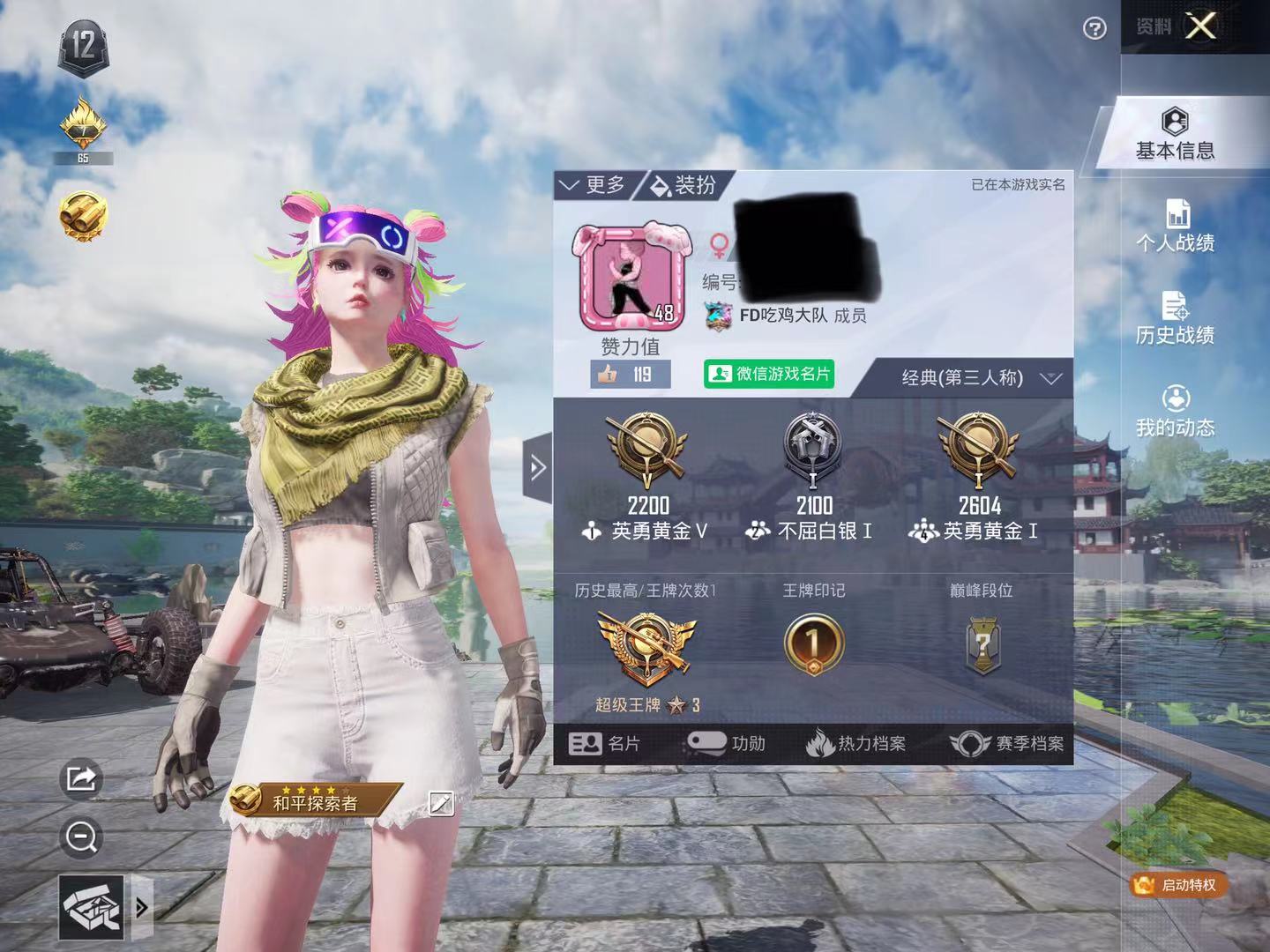Open the 热力档案 section

(x=855, y=744)
